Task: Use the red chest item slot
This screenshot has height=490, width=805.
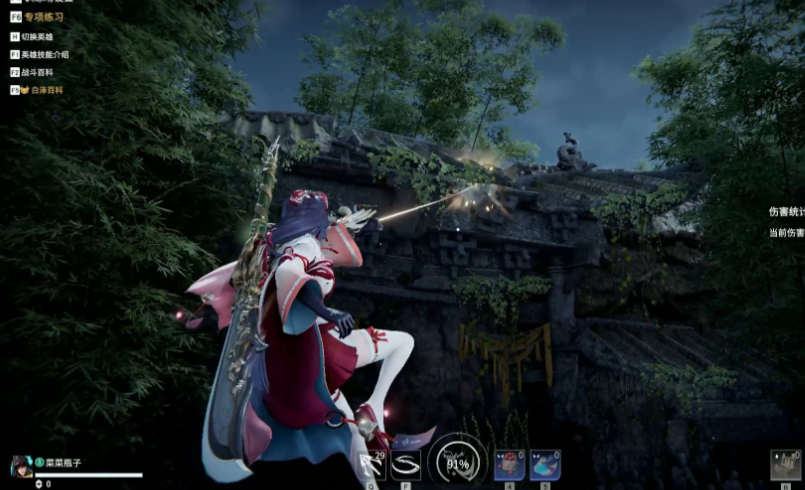Action: pyautogui.click(x=509, y=465)
